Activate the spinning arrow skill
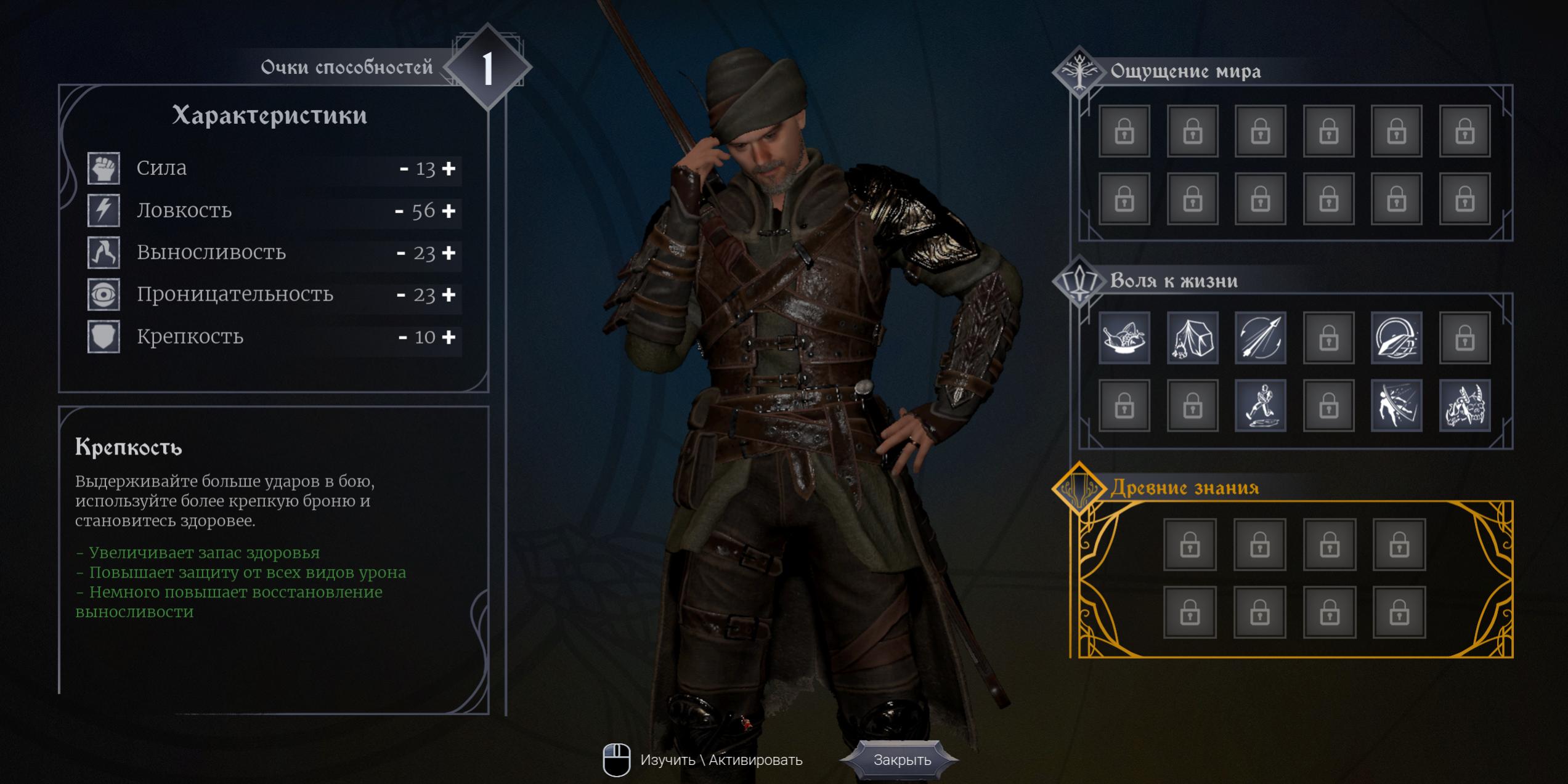 (1261, 337)
